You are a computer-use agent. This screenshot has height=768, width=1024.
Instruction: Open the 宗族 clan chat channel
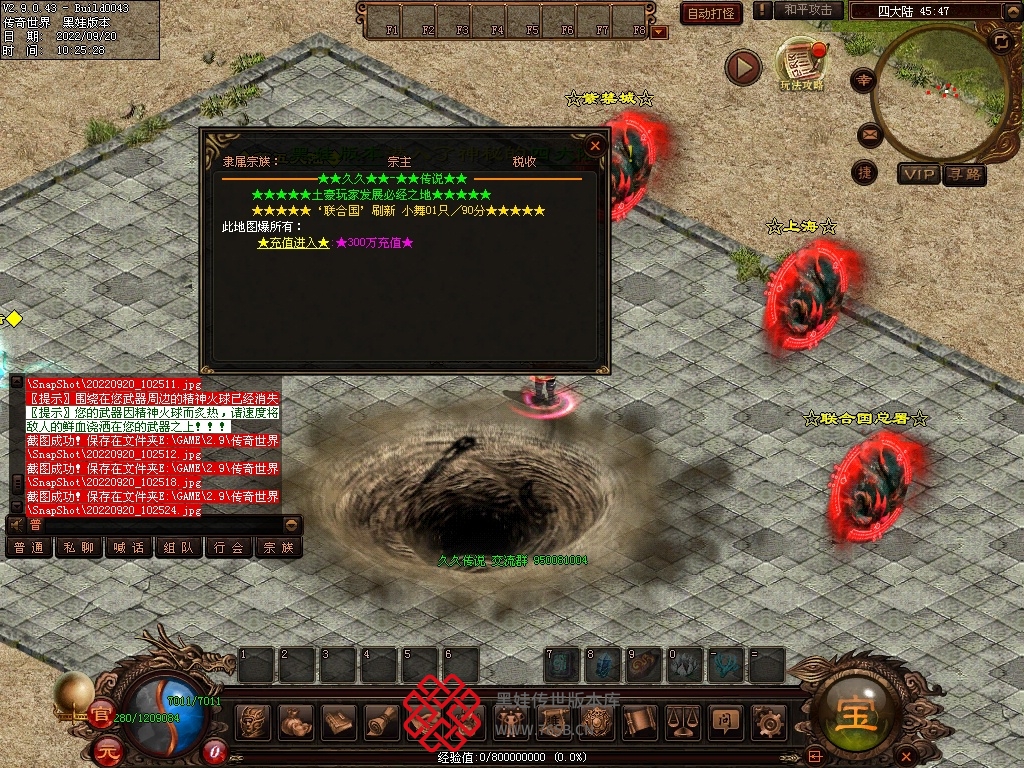coord(278,548)
